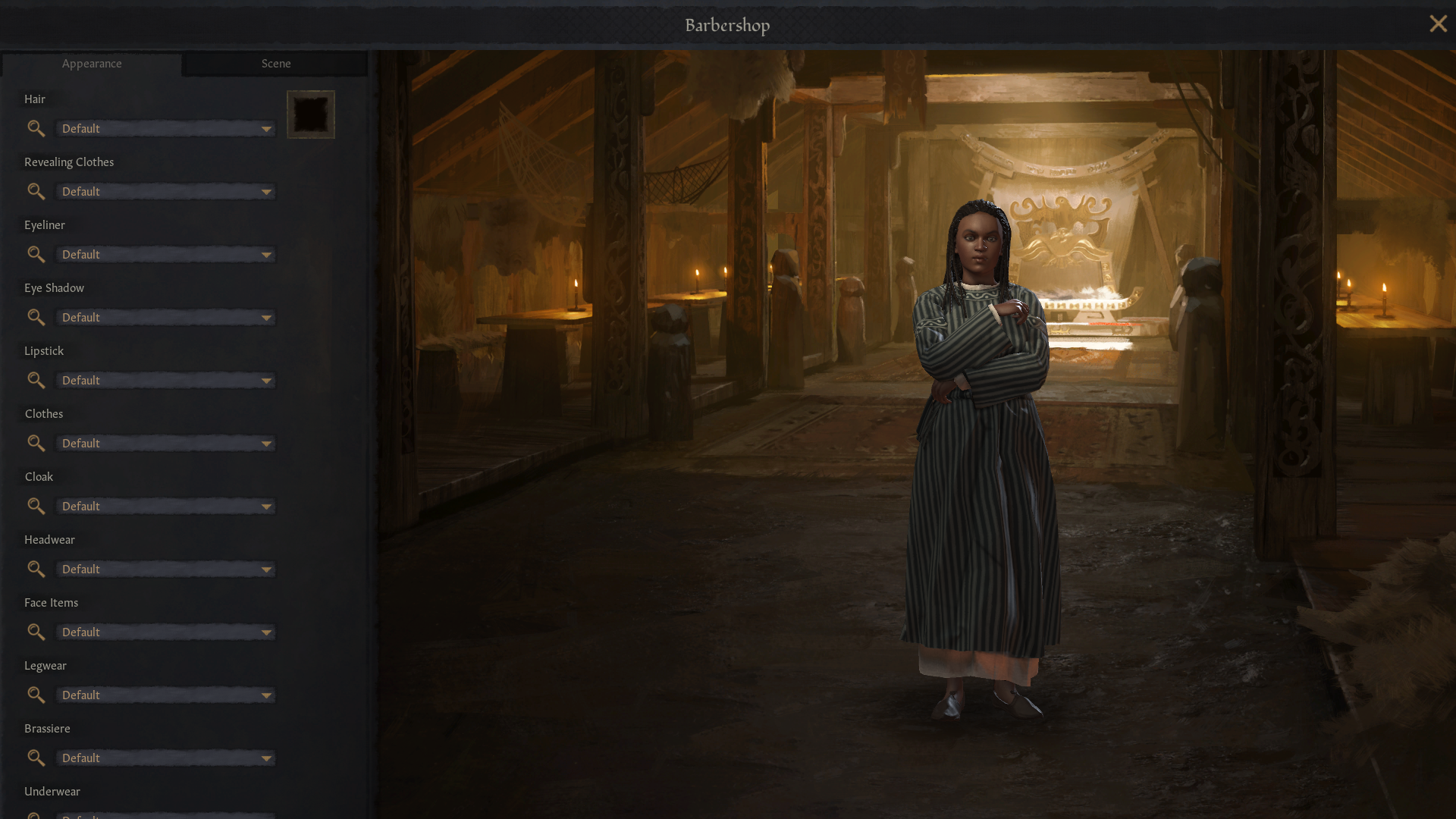The image size is (1456, 819).
Task: Open the Underwear dropdown
Action: (165, 815)
